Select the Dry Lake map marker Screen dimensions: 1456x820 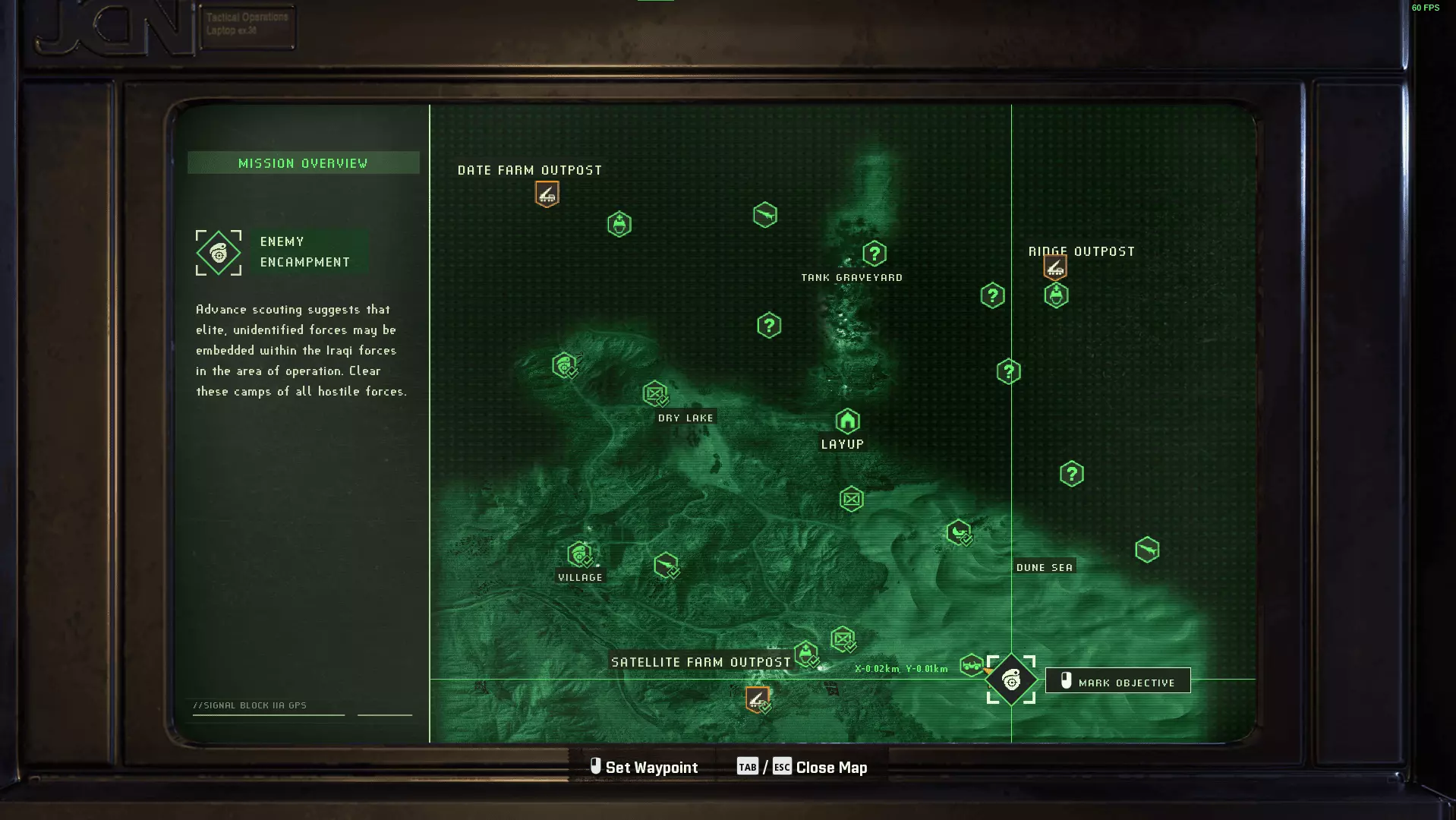point(654,393)
